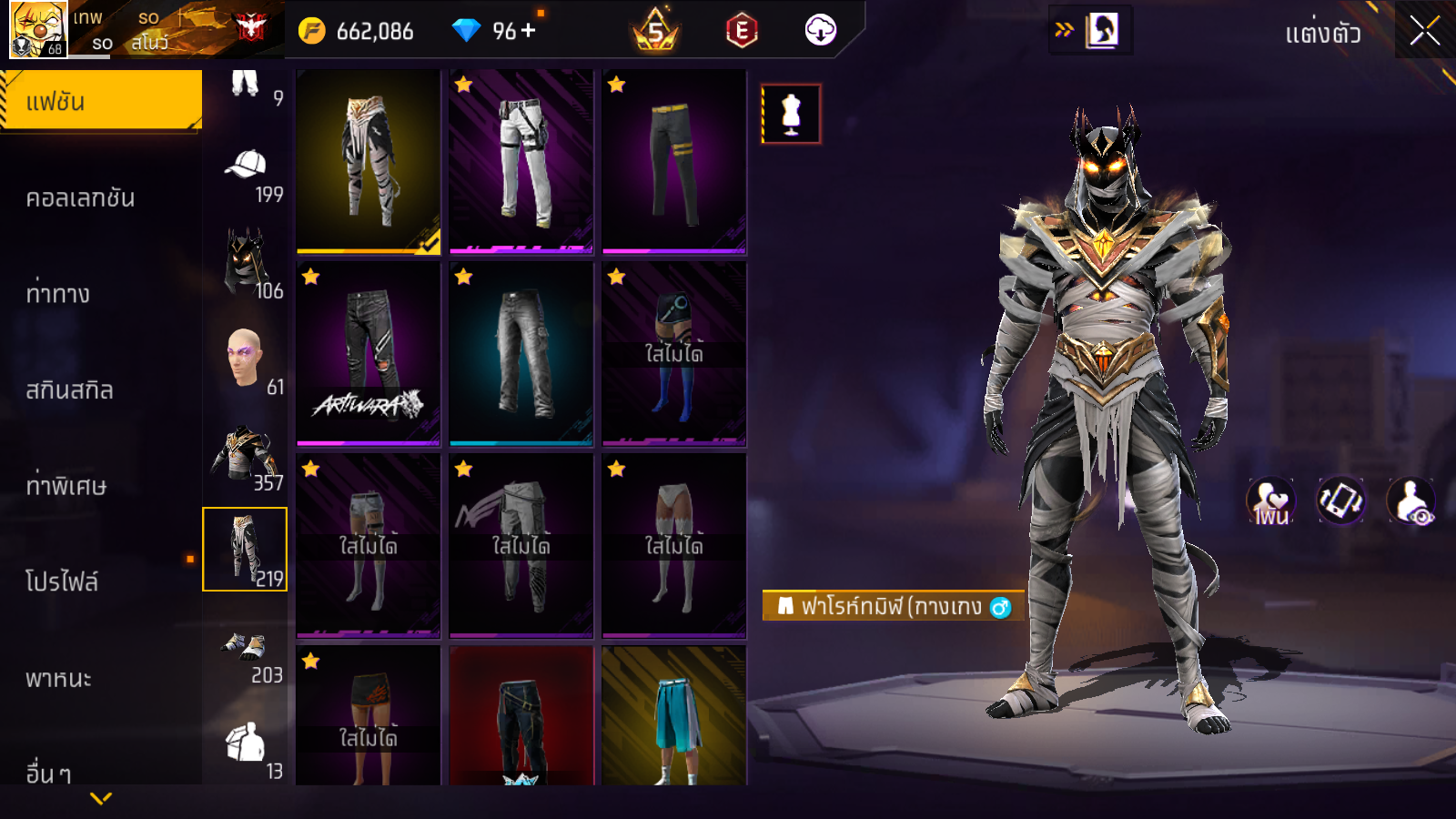Pick the black pants with gold belt

[x=673, y=161]
